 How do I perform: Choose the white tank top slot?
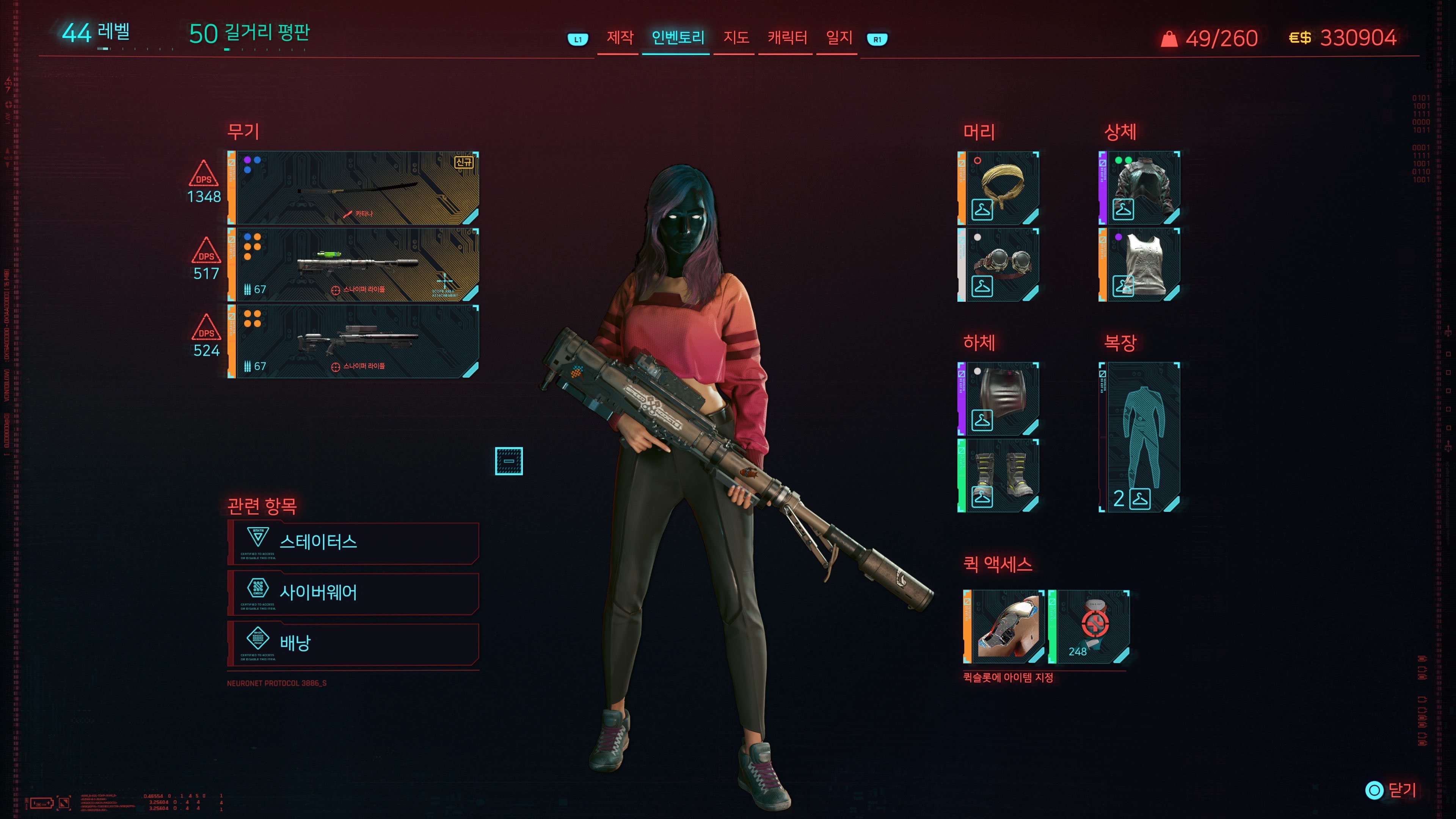coord(1140,265)
